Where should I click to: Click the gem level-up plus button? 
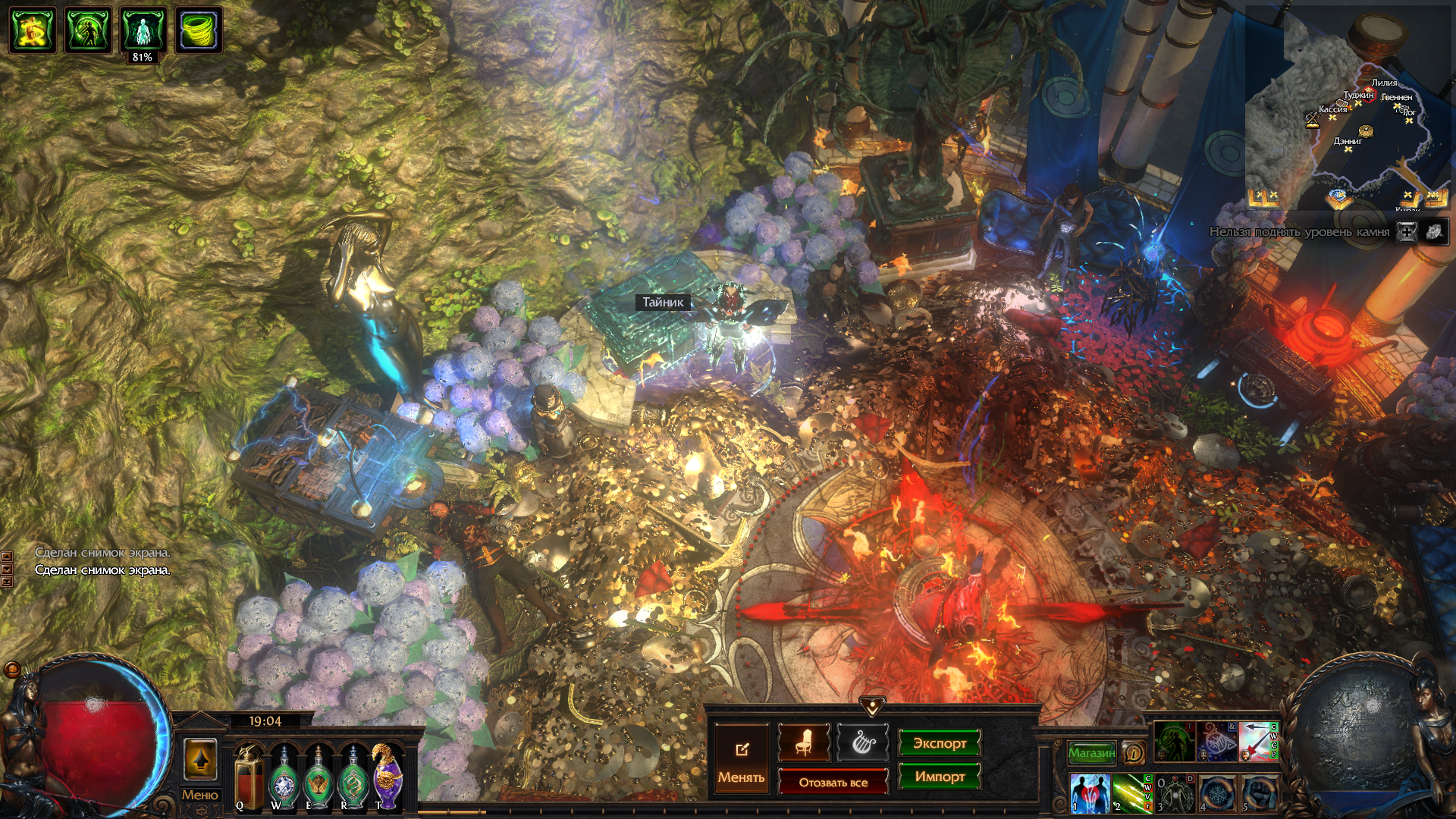1407,232
